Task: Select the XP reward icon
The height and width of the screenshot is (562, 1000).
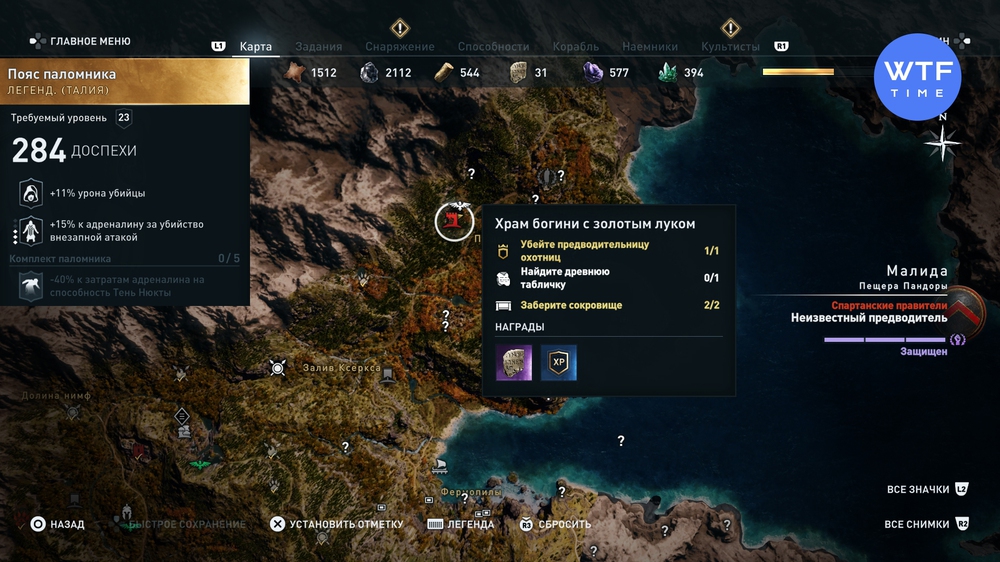Action: (559, 363)
